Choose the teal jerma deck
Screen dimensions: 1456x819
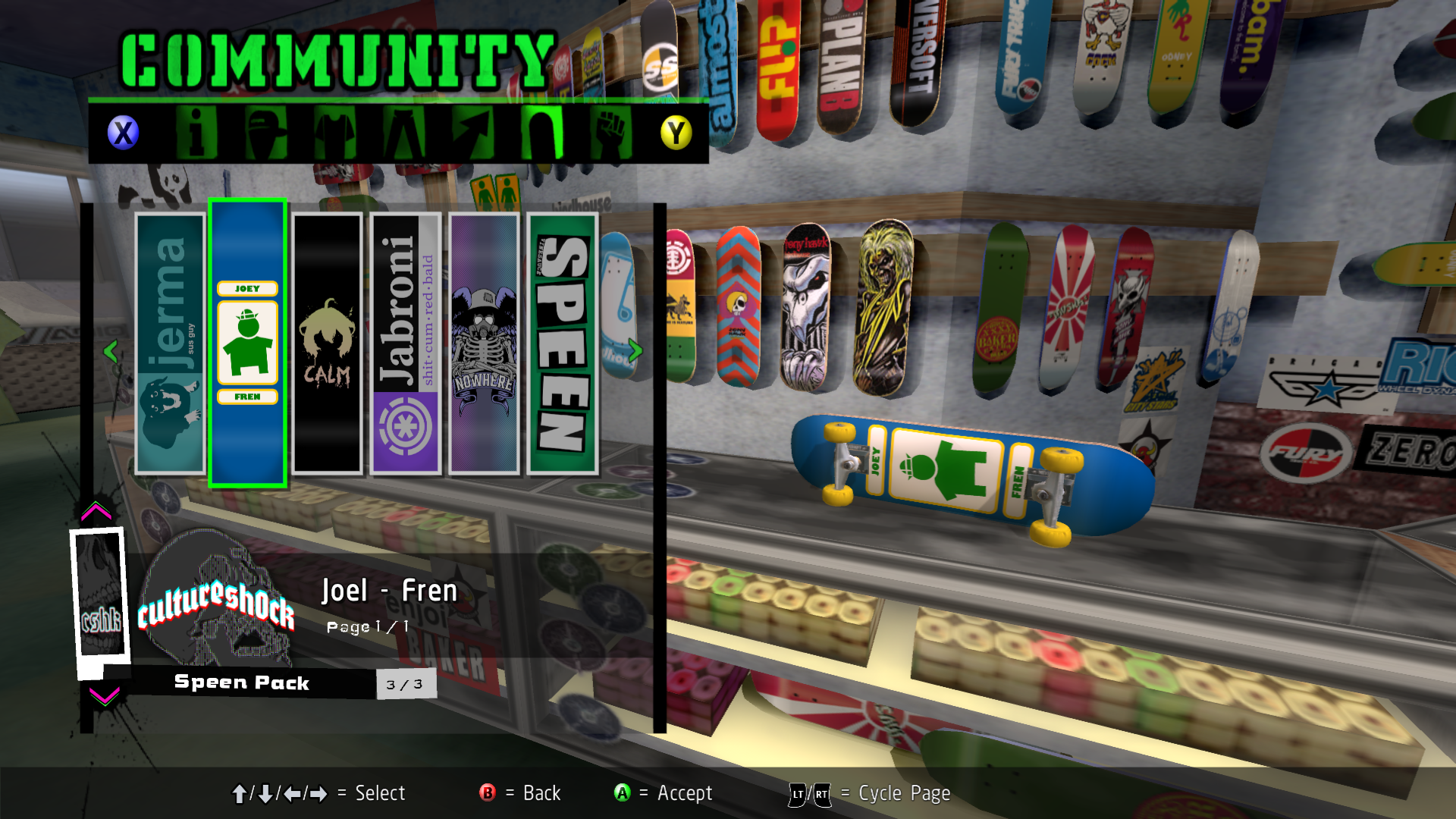tap(170, 344)
